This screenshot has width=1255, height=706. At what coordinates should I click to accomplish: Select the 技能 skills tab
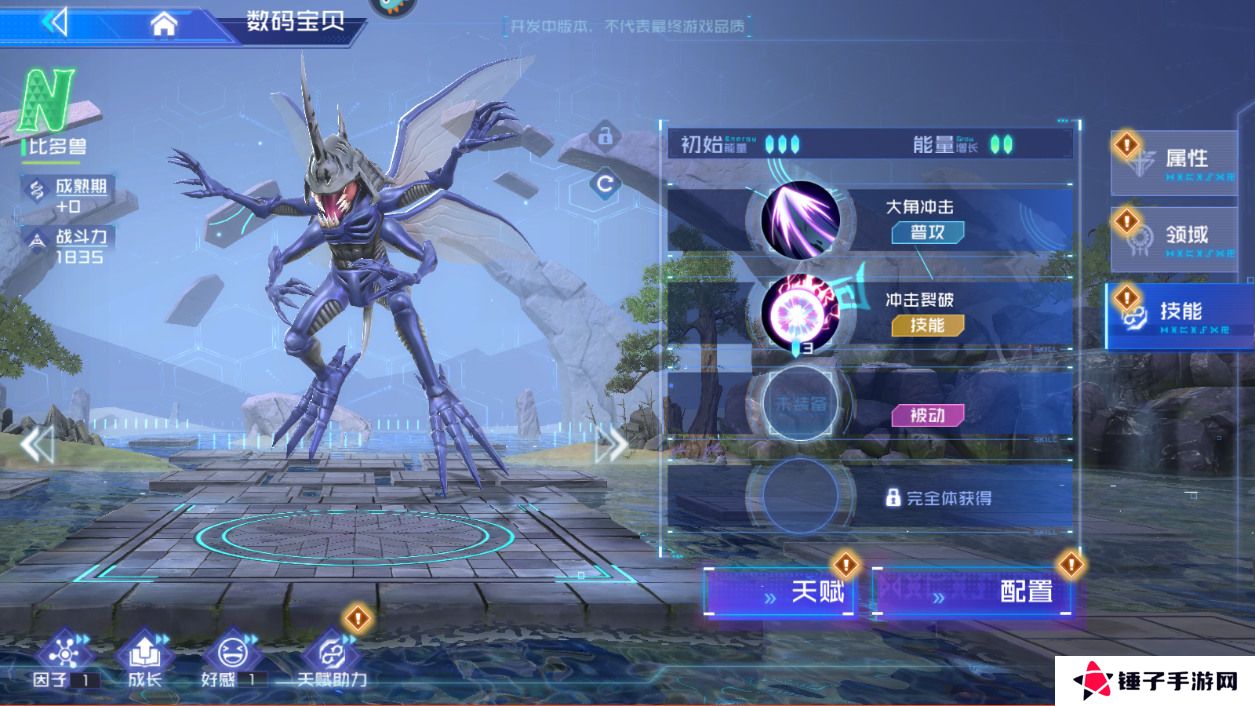[1180, 313]
